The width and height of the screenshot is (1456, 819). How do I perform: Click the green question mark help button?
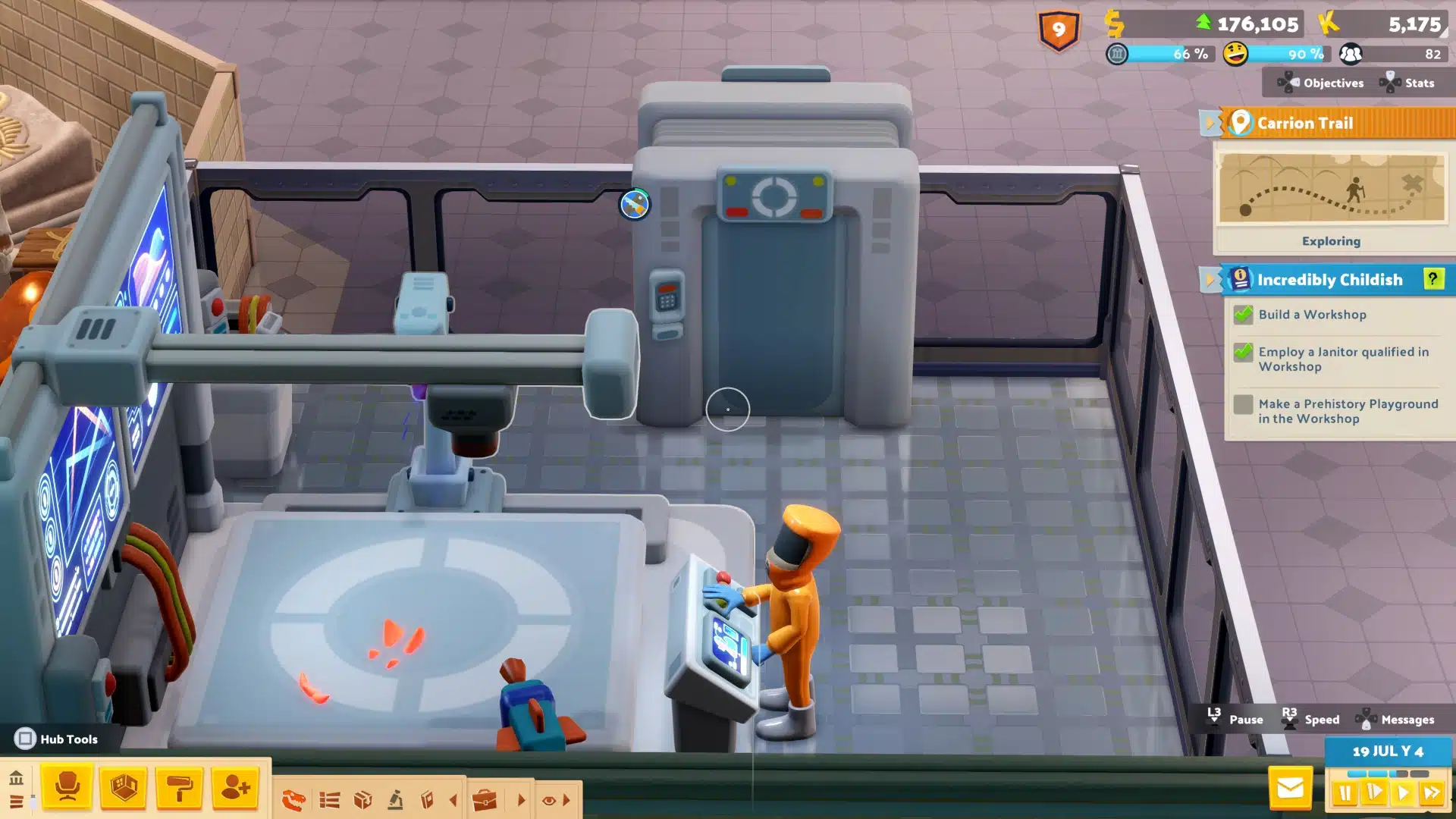click(x=1432, y=279)
